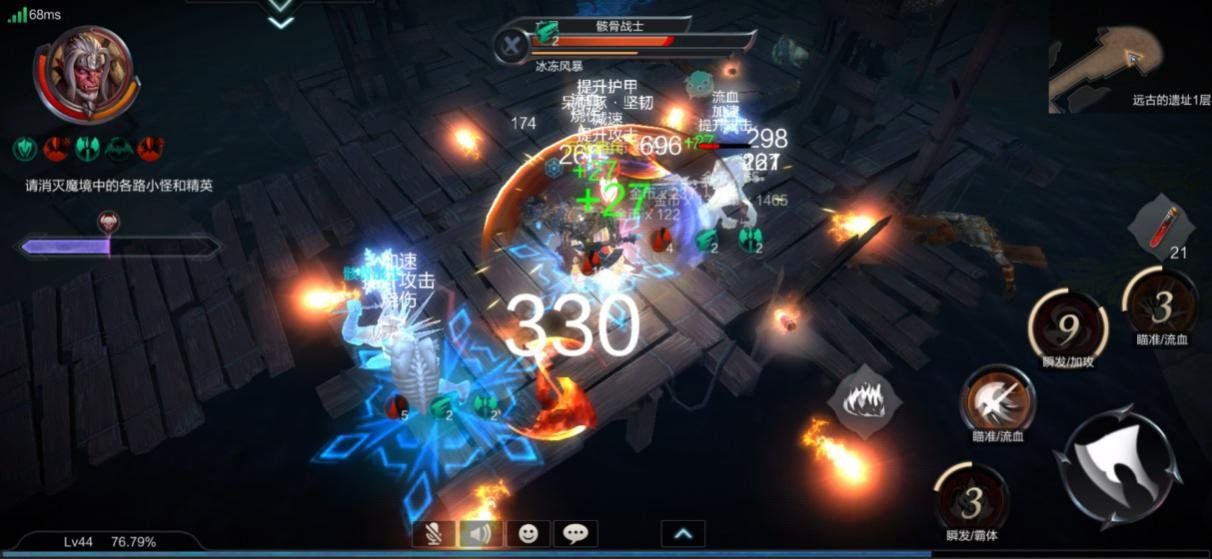Viewport: 1212px width, 559px height.
Task: Toggle the muted microphone button
Action: [433, 534]
